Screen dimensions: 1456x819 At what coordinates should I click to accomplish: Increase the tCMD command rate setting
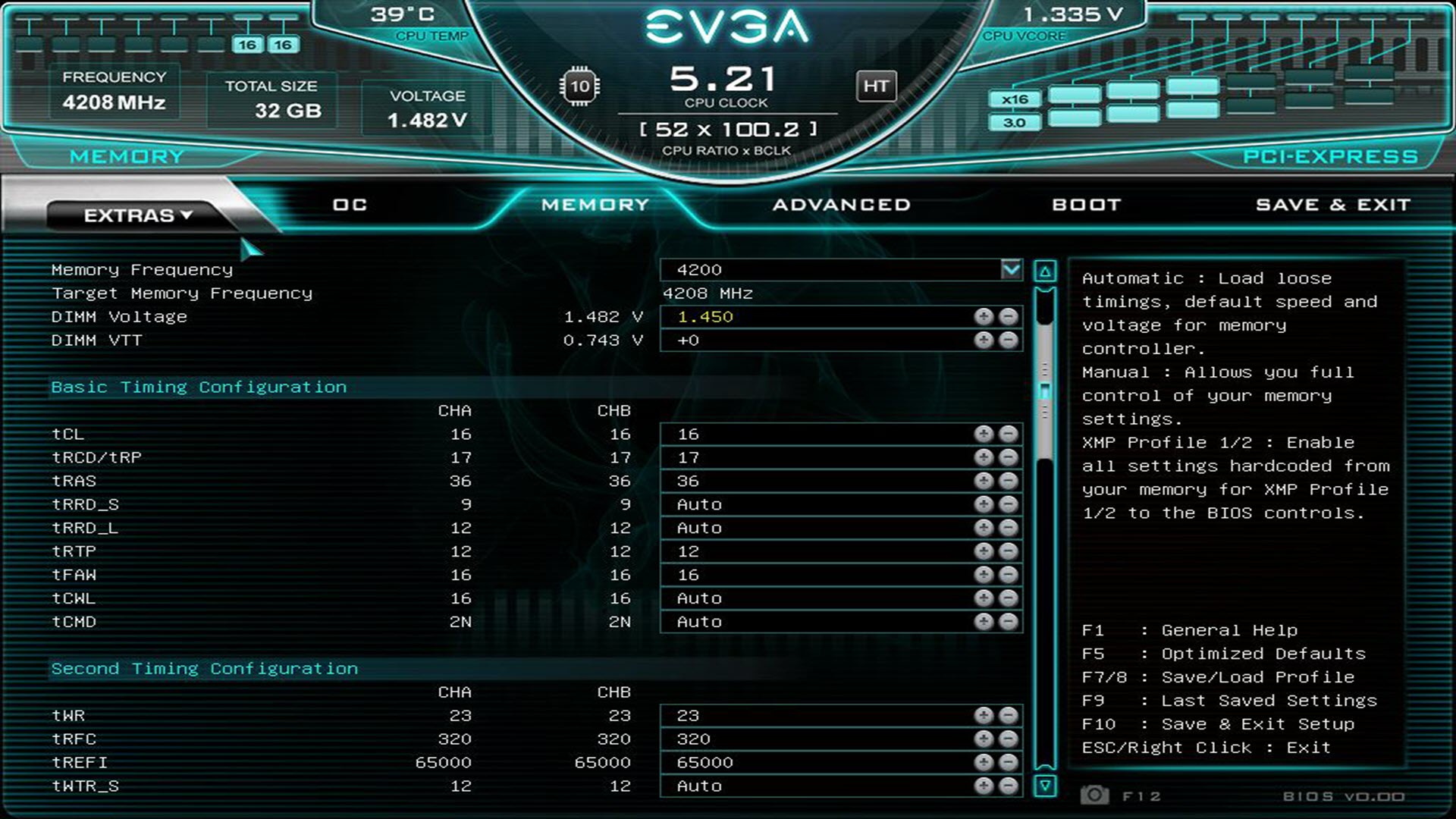(x=984, y=622)
